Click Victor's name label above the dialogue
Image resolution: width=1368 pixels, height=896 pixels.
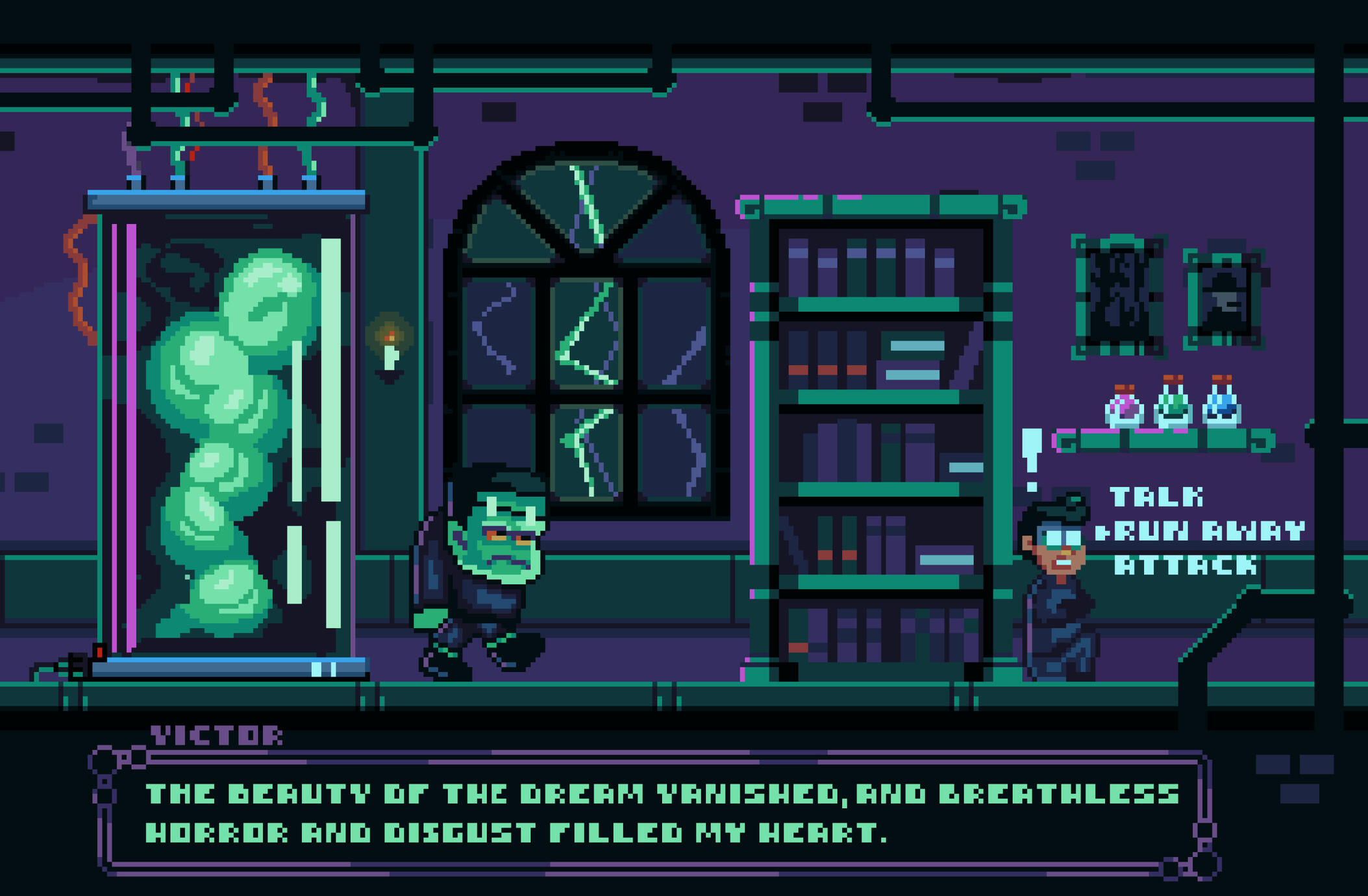[x=216, y=736]
